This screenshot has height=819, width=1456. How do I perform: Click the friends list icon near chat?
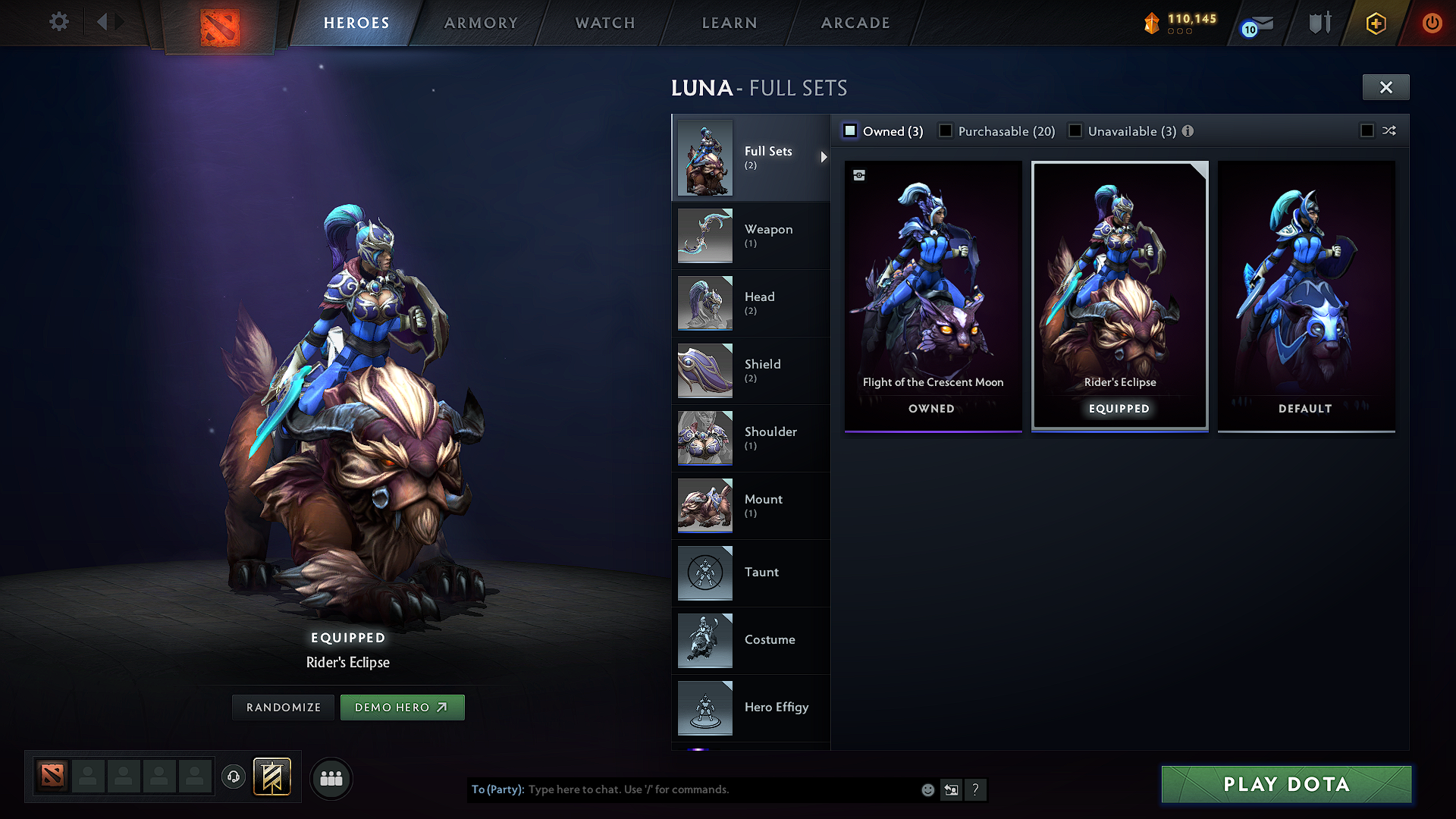click(x=331, y=778)
